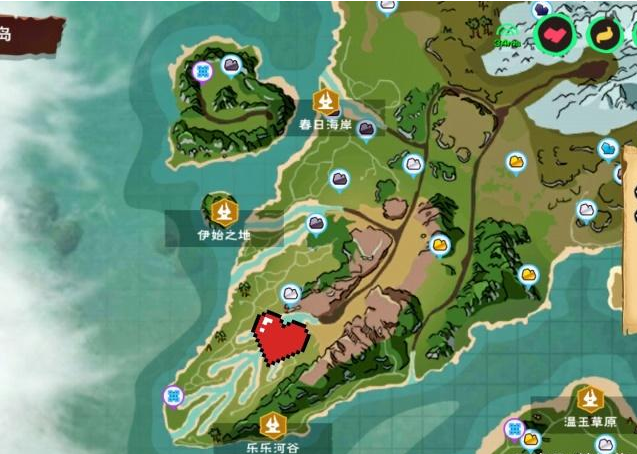Select the 伊始之地 fast travel marker
This screenshot has height=454, width=637.
(225, 211)
